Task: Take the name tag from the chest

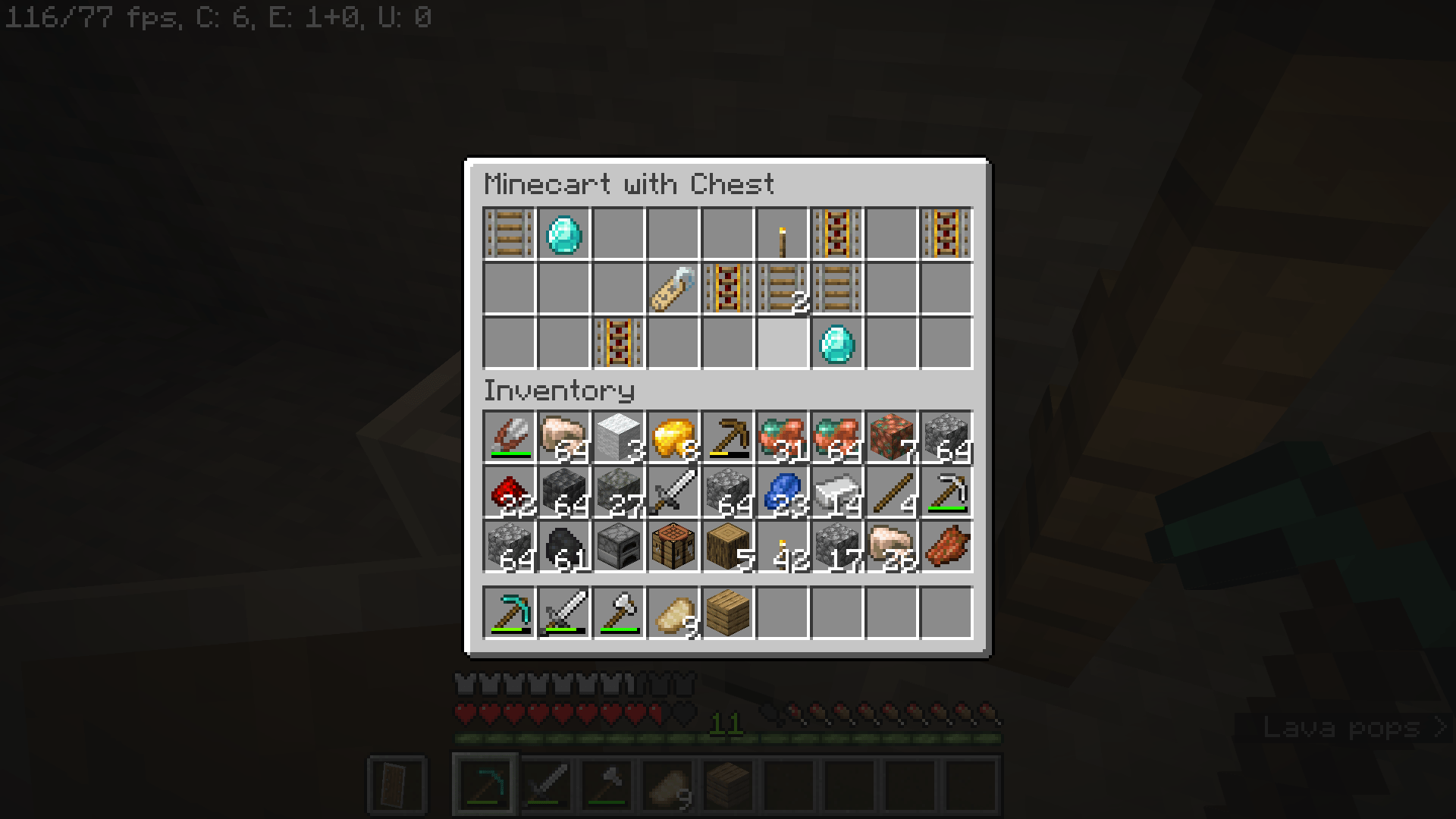Action: pos(672,290)
